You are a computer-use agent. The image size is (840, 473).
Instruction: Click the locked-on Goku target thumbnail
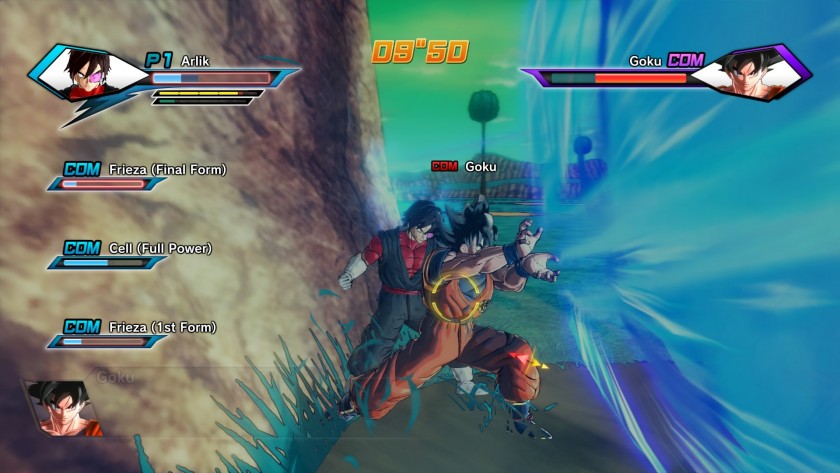62,408
